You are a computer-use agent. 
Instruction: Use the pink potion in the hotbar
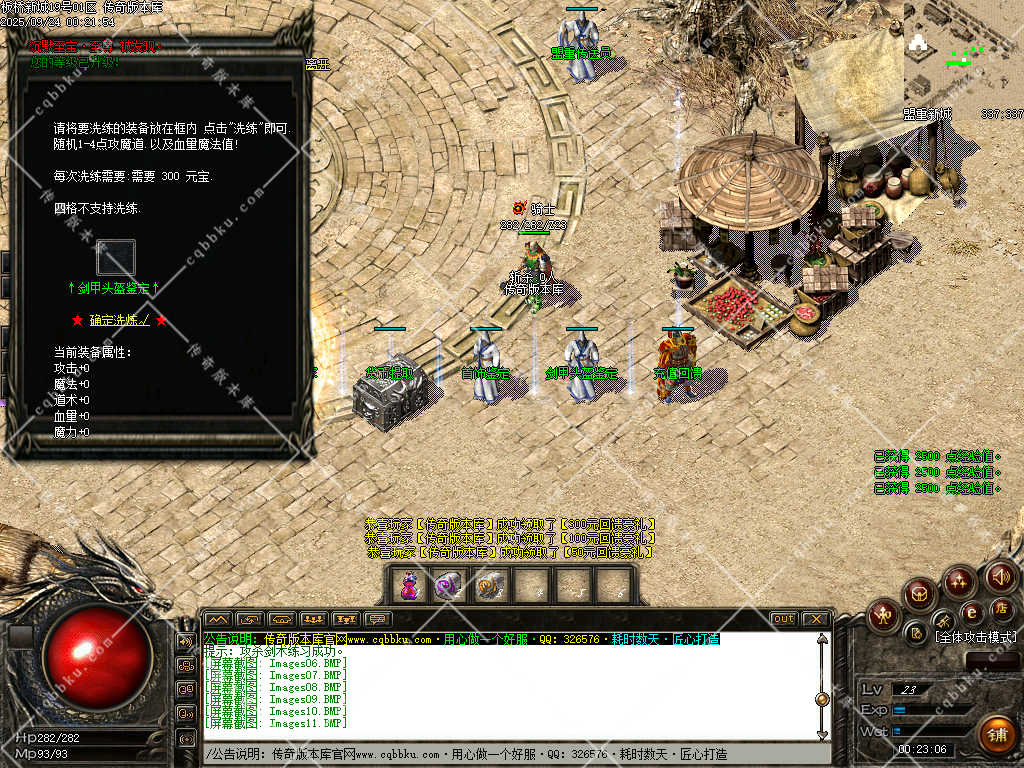coord(409,586)
